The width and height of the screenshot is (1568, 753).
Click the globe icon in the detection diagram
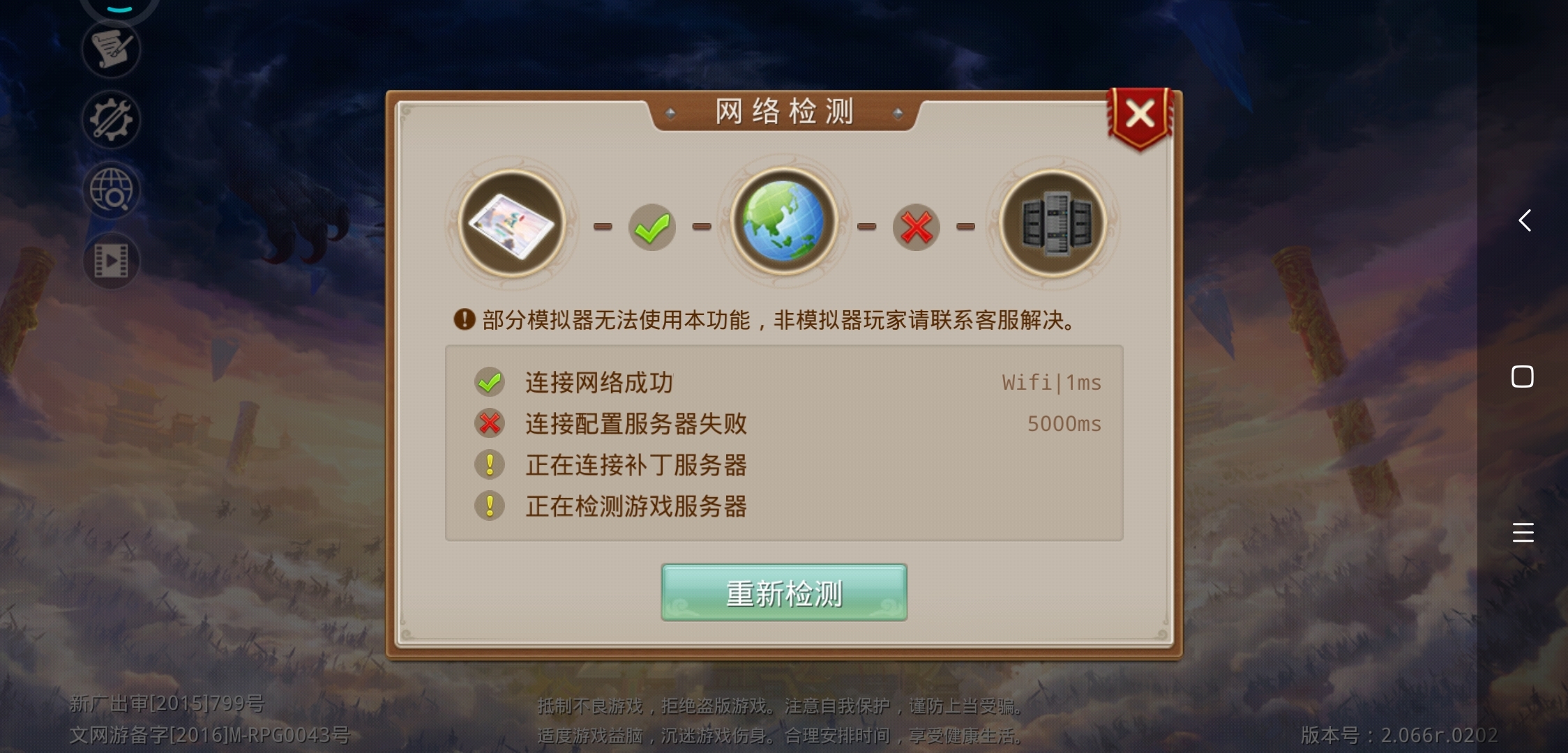coord(783,222)
